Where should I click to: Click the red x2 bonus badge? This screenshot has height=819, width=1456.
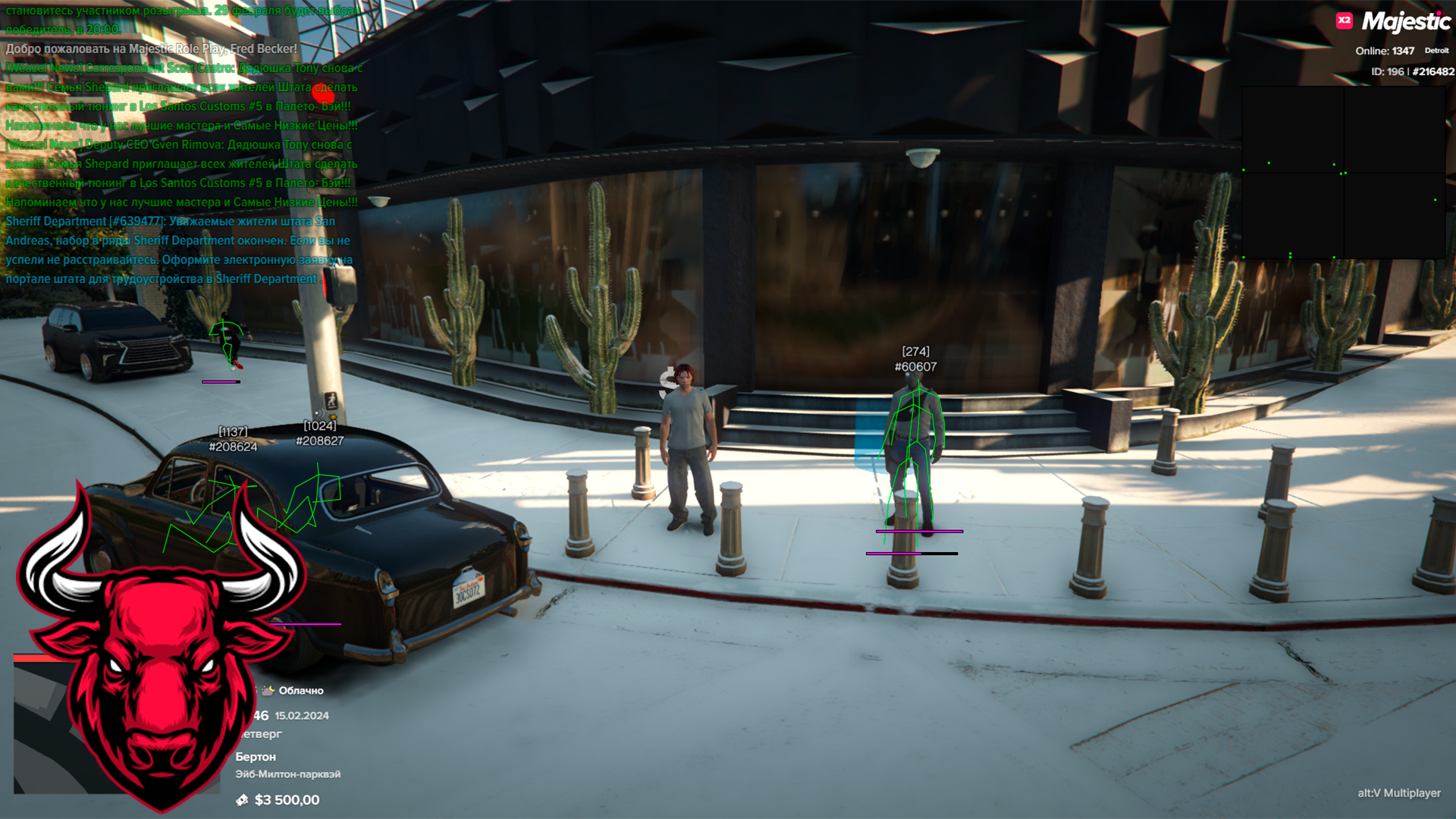[1344, 20]
